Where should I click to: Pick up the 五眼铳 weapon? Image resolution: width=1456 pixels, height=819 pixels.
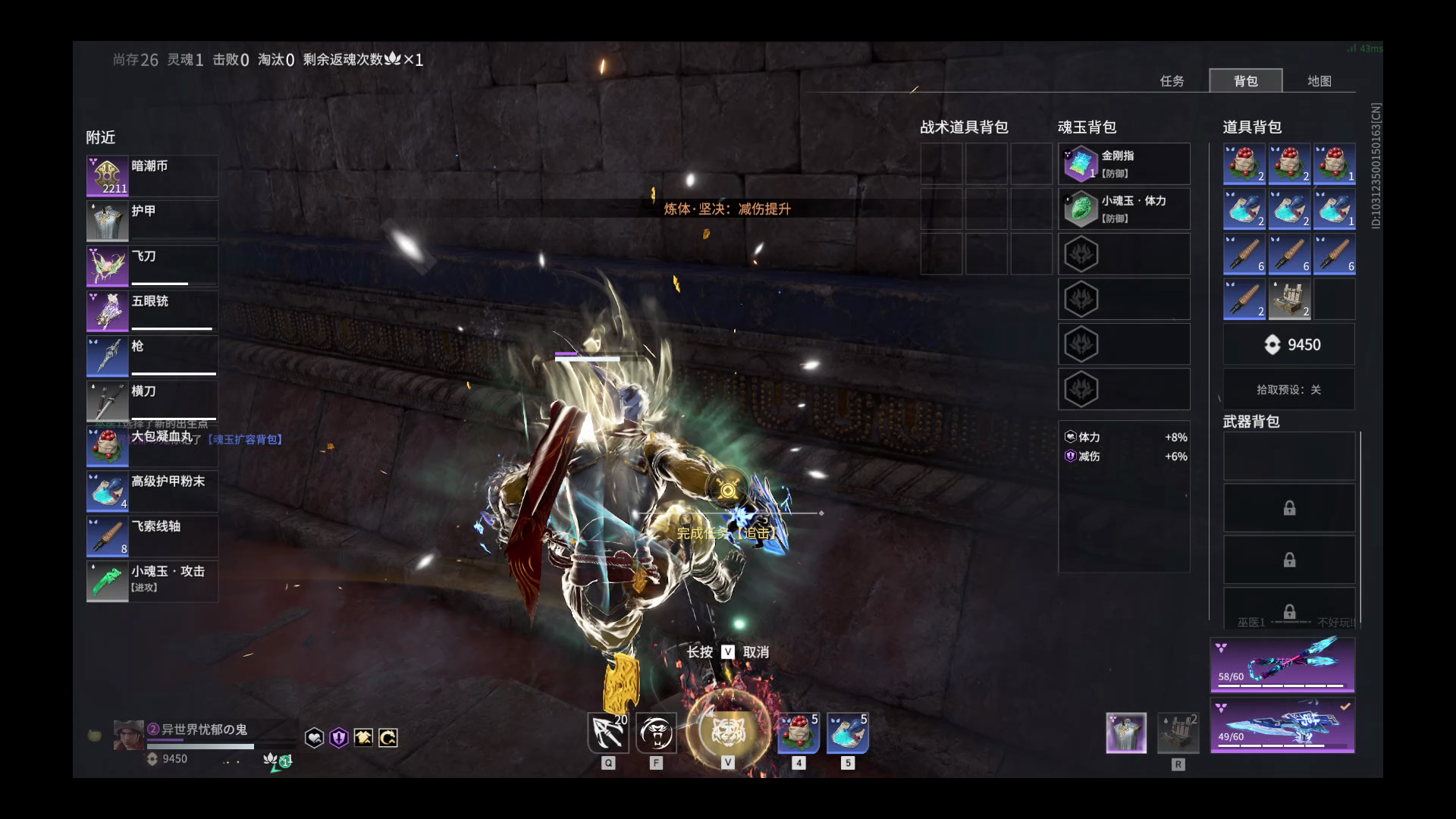pyautogui.click(x=152, y=311)
